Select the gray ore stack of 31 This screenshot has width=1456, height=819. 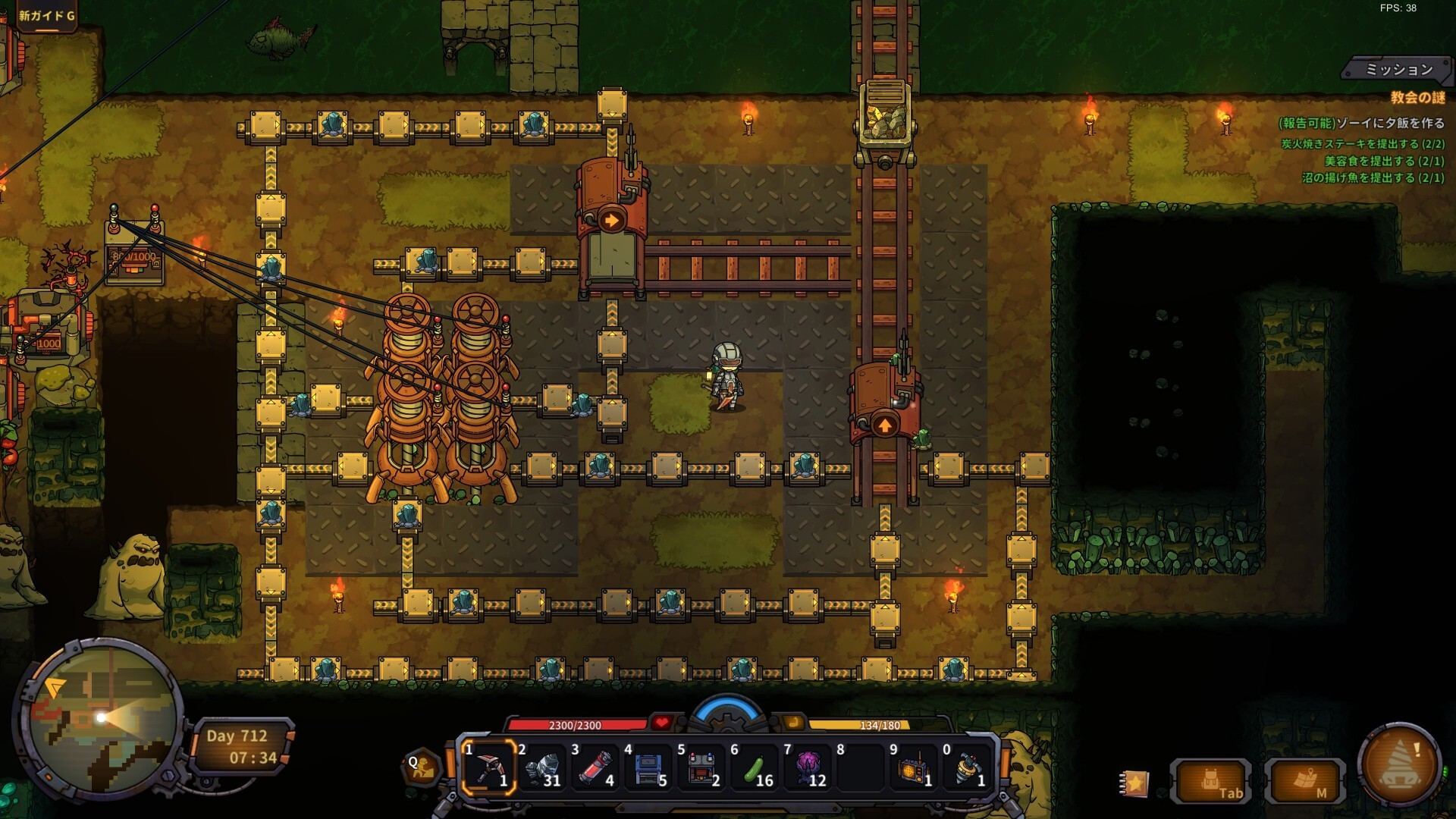[x=542, y=767]
